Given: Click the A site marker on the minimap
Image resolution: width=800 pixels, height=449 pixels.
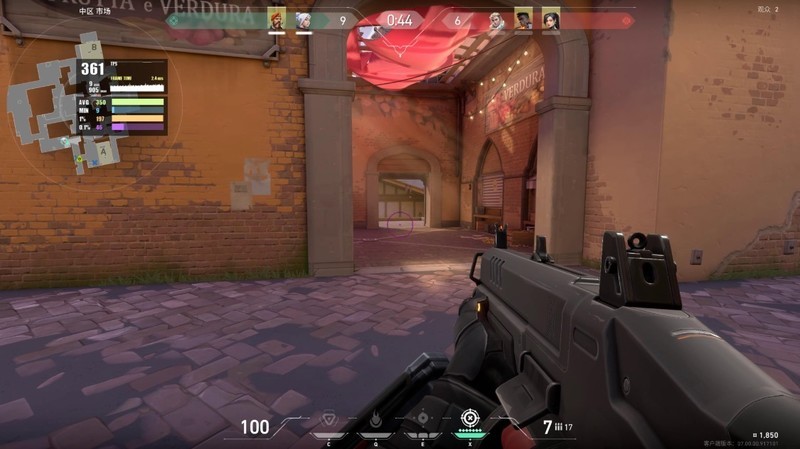Looking at the screenshot, I should point(103,151).
